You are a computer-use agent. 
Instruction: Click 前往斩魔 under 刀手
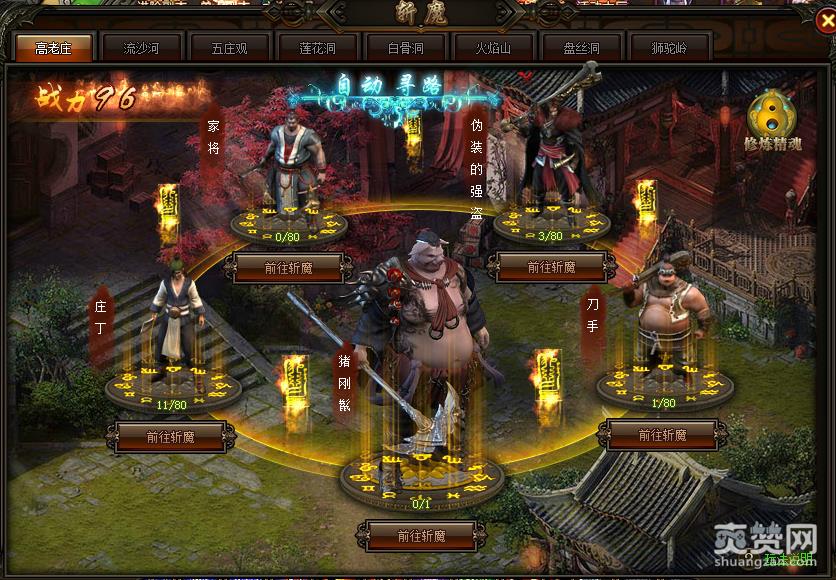pos(661,435)
